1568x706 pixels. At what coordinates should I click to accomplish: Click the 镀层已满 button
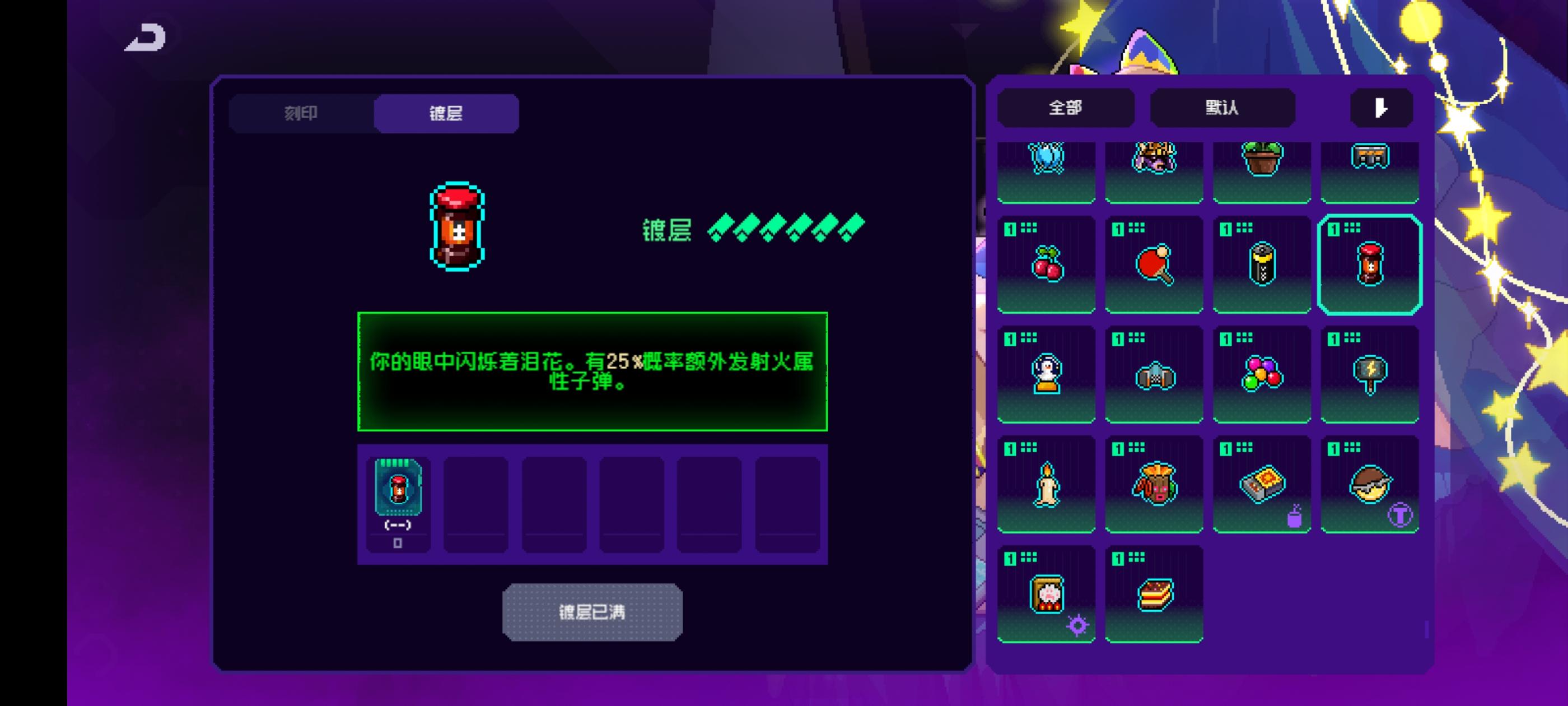(592, 612)
